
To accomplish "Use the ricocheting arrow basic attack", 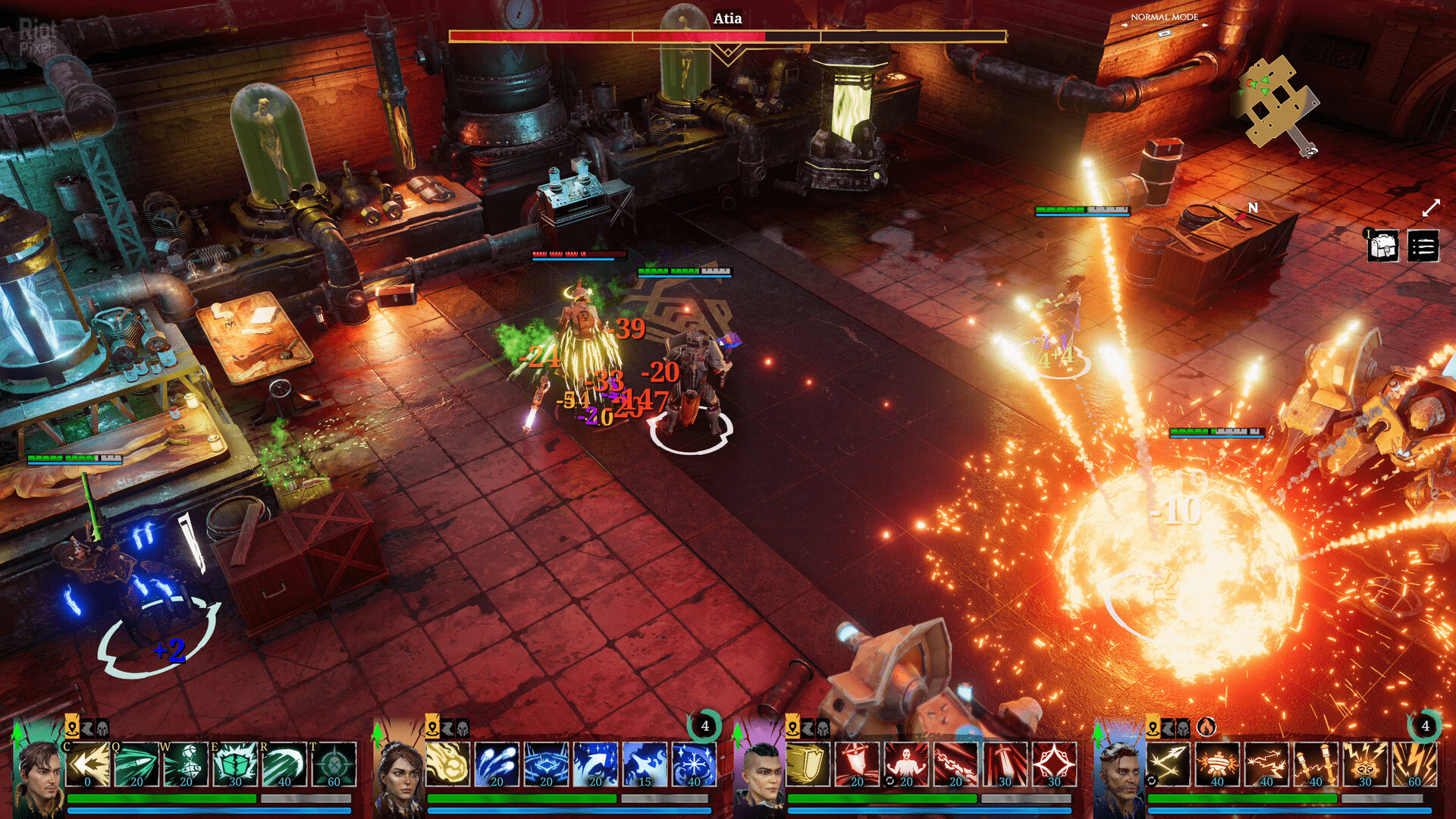I will coord(1168,764).
